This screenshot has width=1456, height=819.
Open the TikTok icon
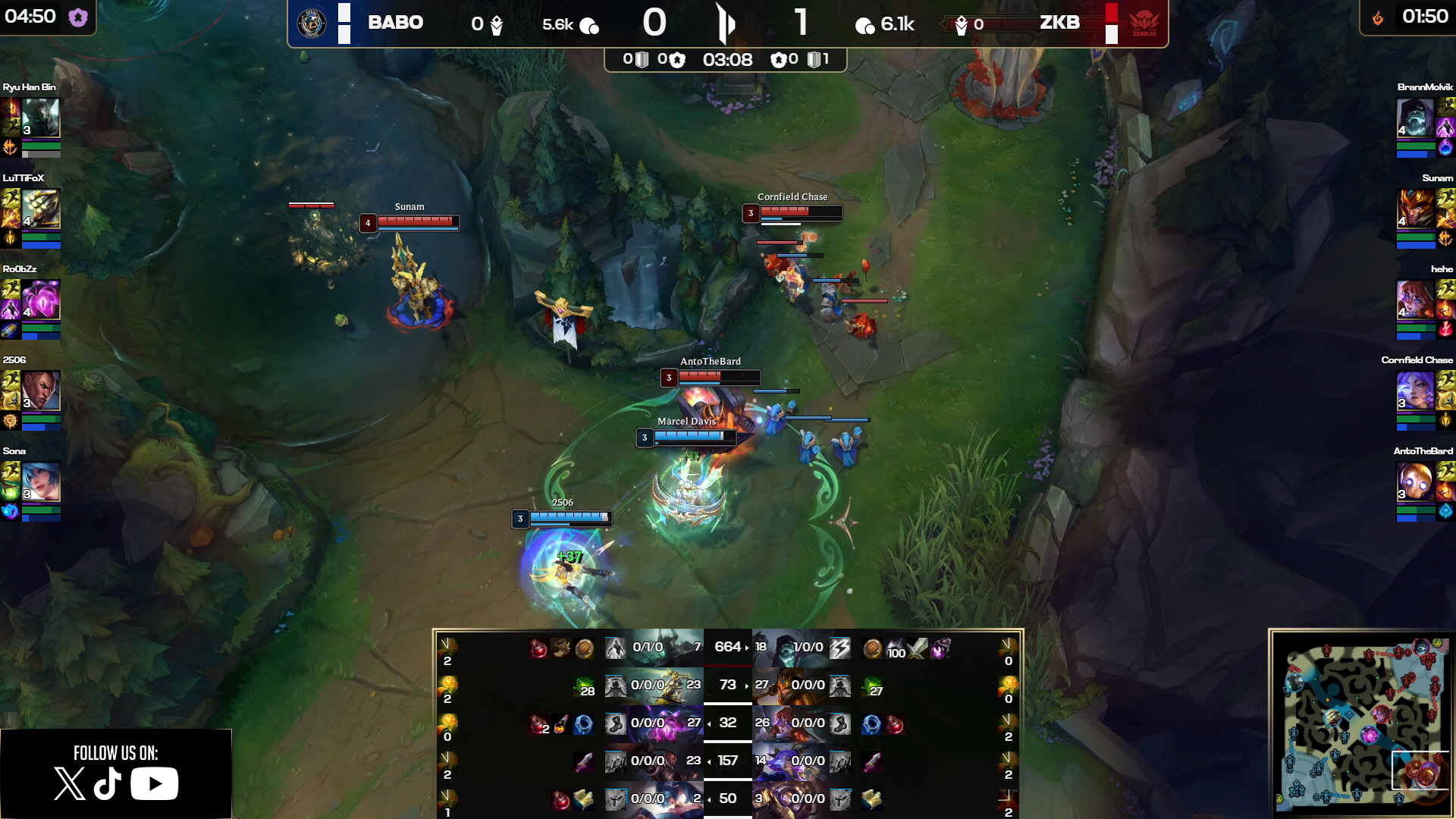108,783
